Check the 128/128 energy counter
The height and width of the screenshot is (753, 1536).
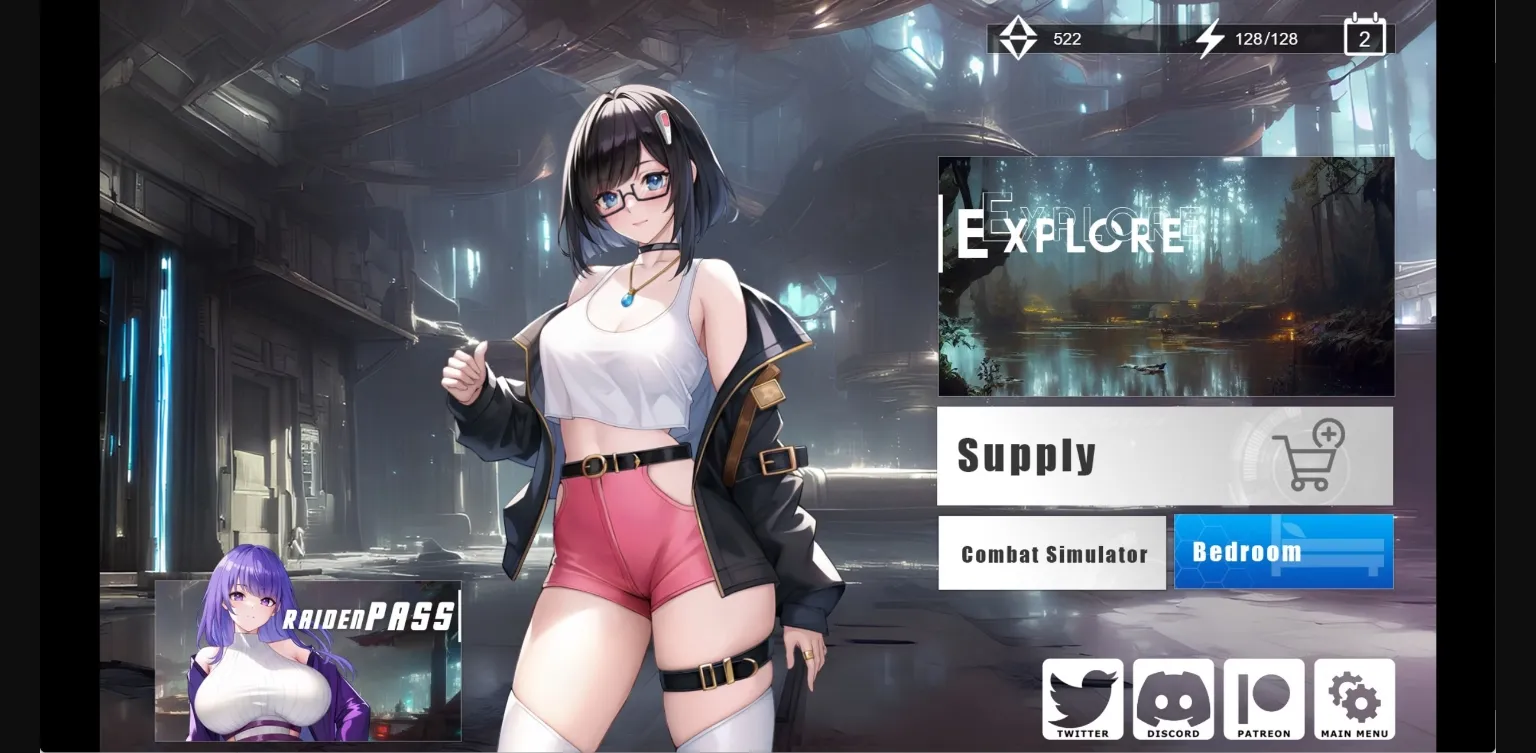click(x=1267, y=39)
